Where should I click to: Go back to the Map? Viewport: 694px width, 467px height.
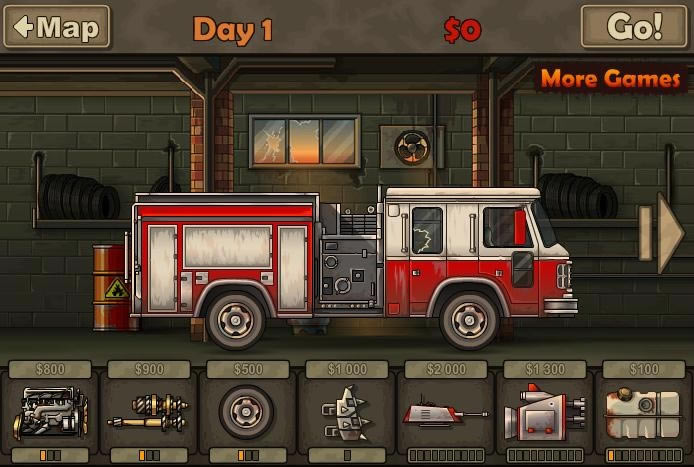(x=56, y=27)
